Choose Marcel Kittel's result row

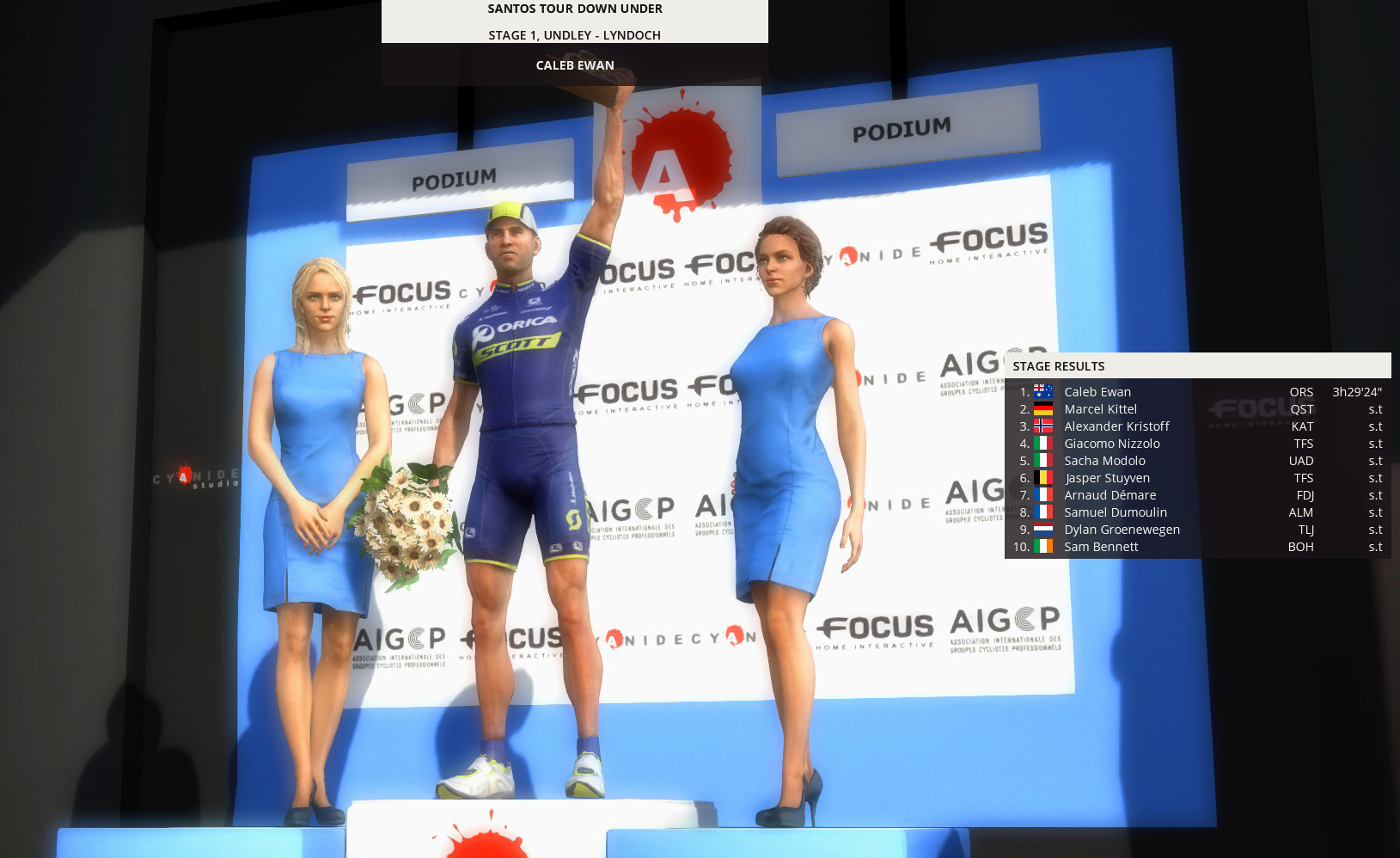coord(1100,409)
